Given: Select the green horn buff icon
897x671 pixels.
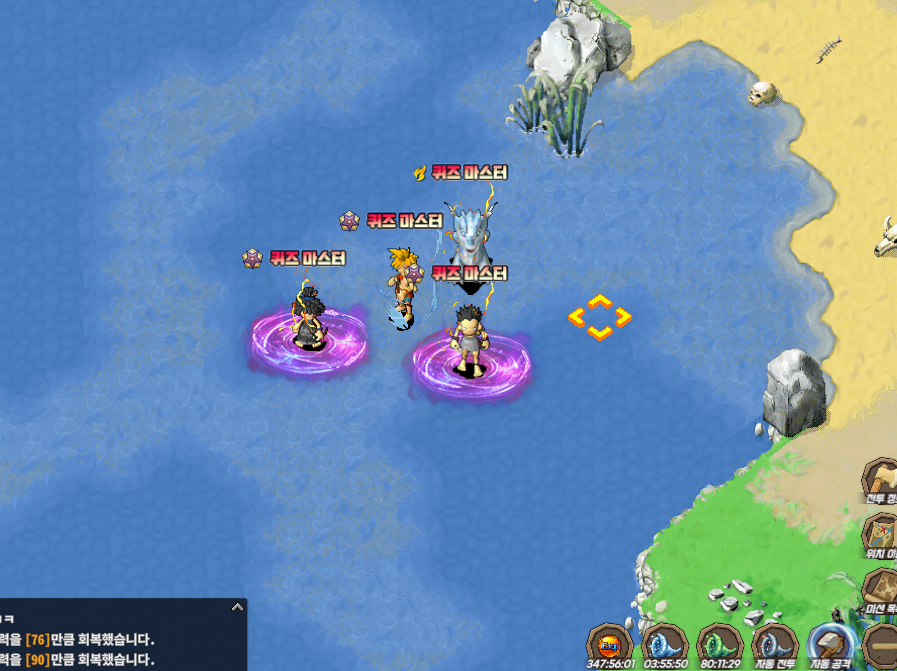Looking at the screenshot, I should click(x=719, y=642).
